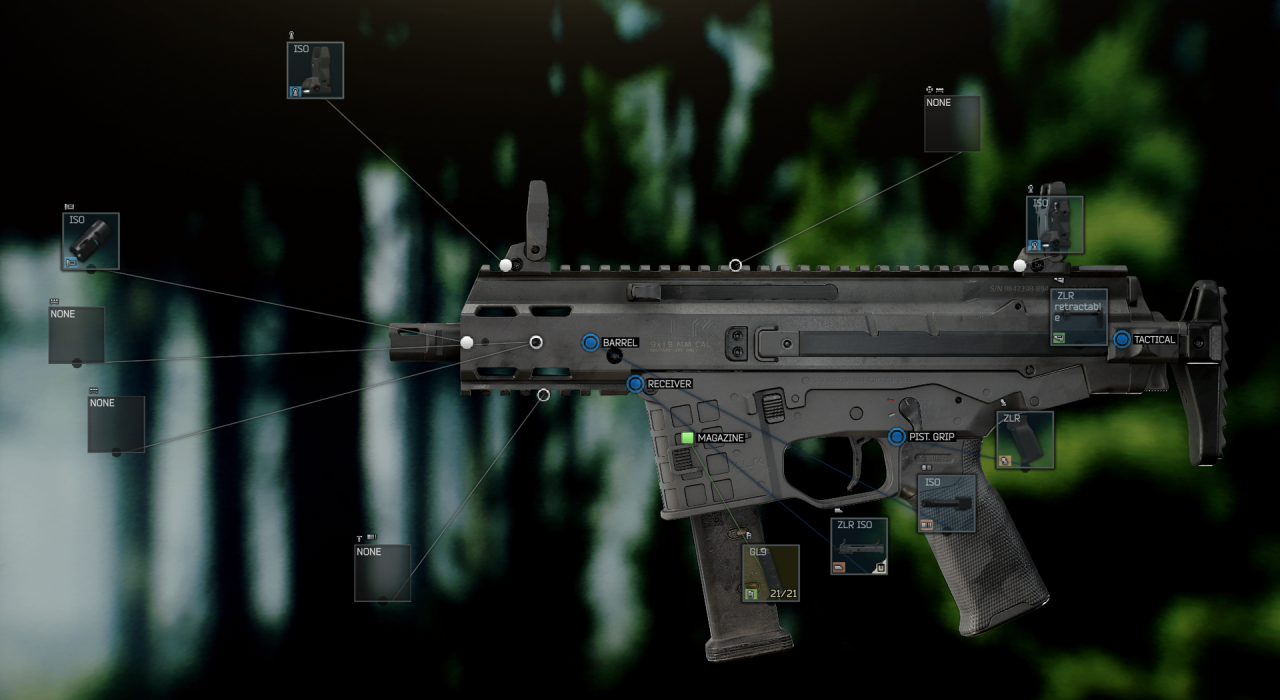Click the green MAGAZINE label
The height and width of the screenshot is (700, 1280).
click(x=720, y=438)
